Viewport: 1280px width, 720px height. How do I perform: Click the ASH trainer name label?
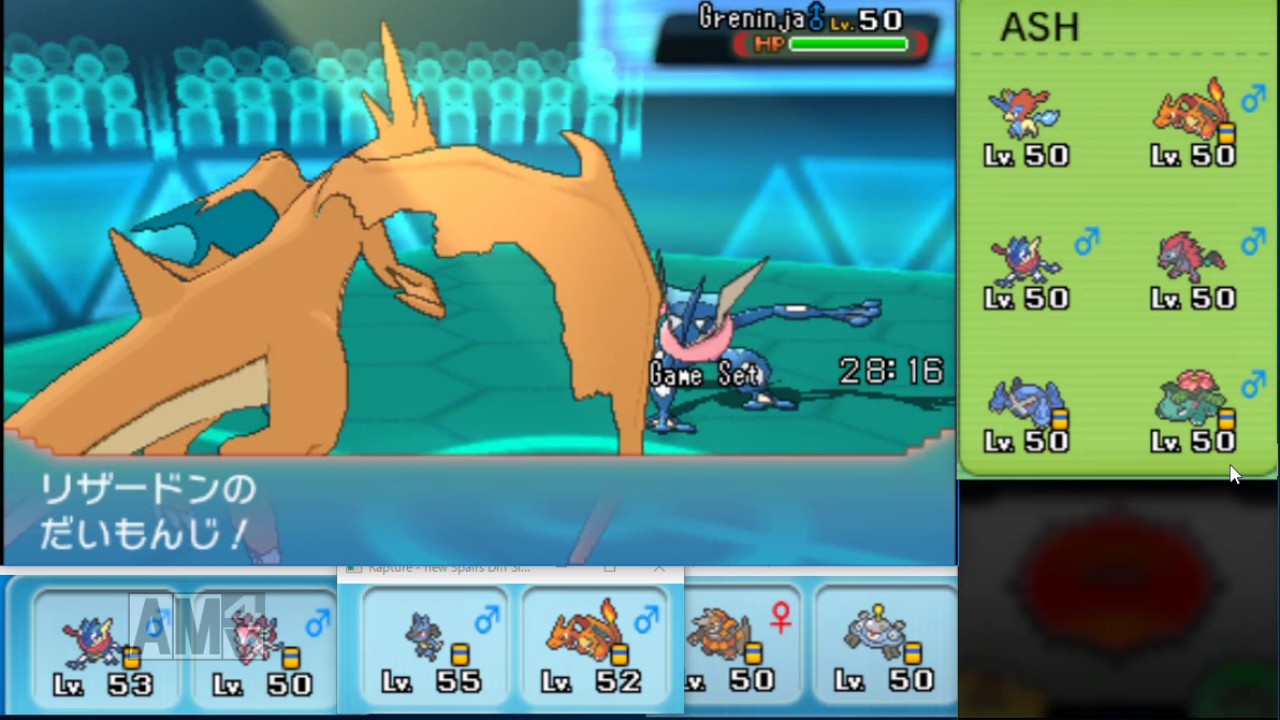pyautogui.click(x=1038, y=27)
